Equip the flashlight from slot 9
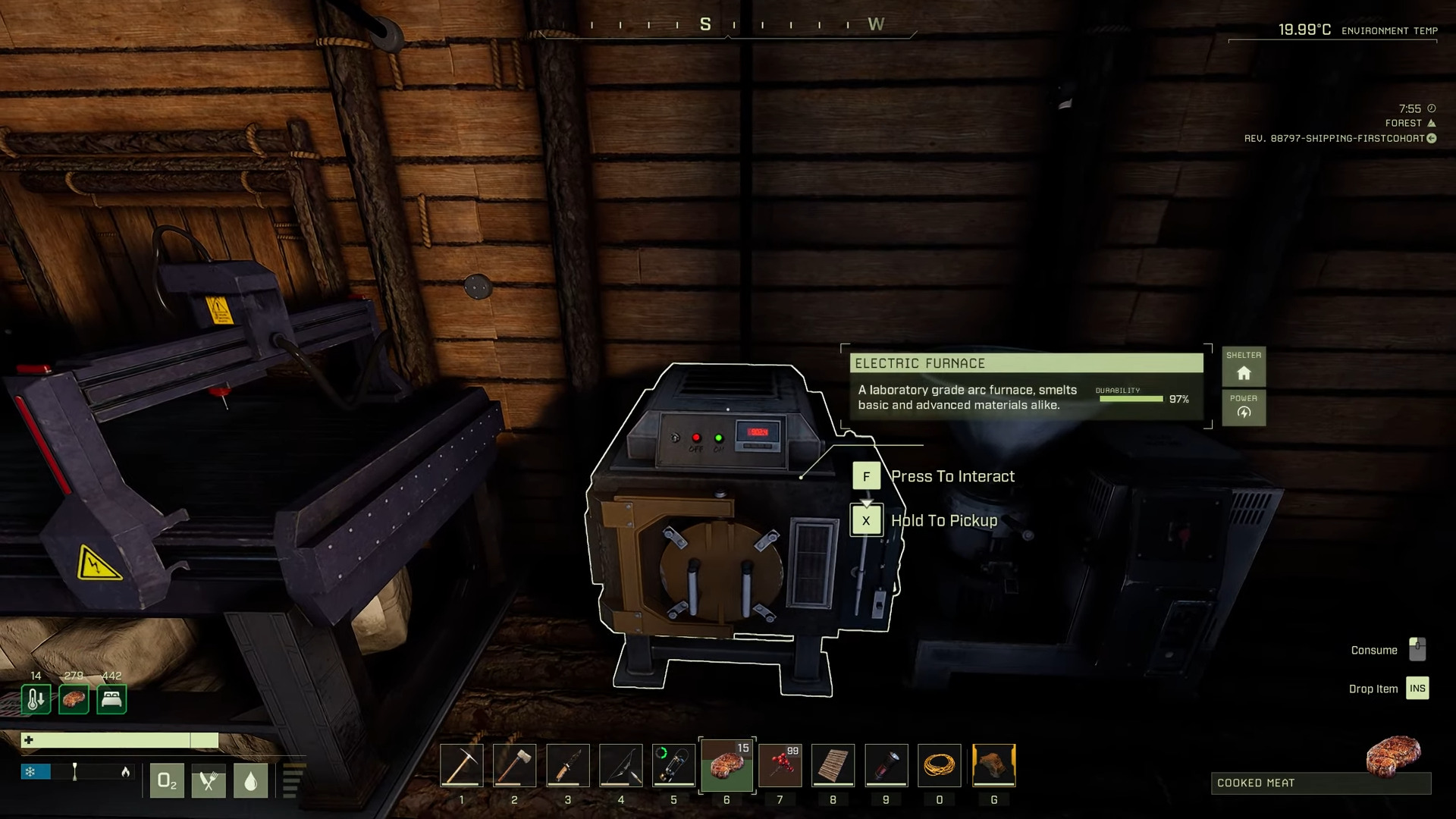The height and width of the screenshot is (819, 1456). 886,765
